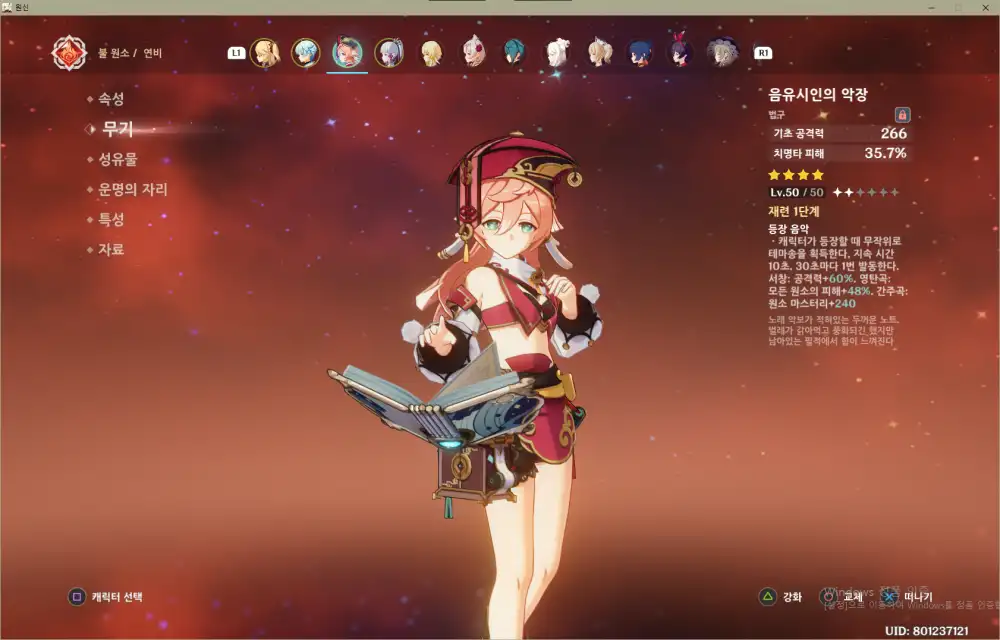Screen dimensions: 1000x640
Task: Select the 무기 weapon menu entry
Action: coord(117,129)
